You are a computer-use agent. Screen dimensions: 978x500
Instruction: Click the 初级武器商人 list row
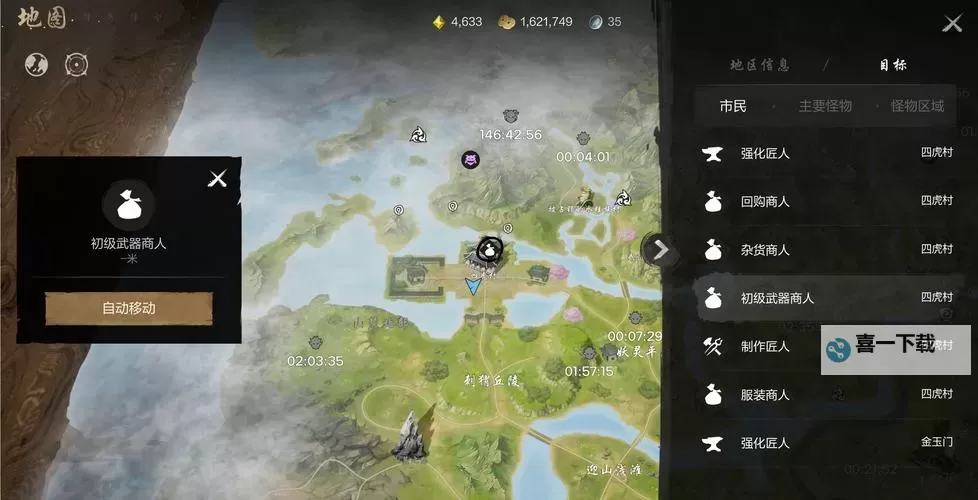click(x=825, y=298)
